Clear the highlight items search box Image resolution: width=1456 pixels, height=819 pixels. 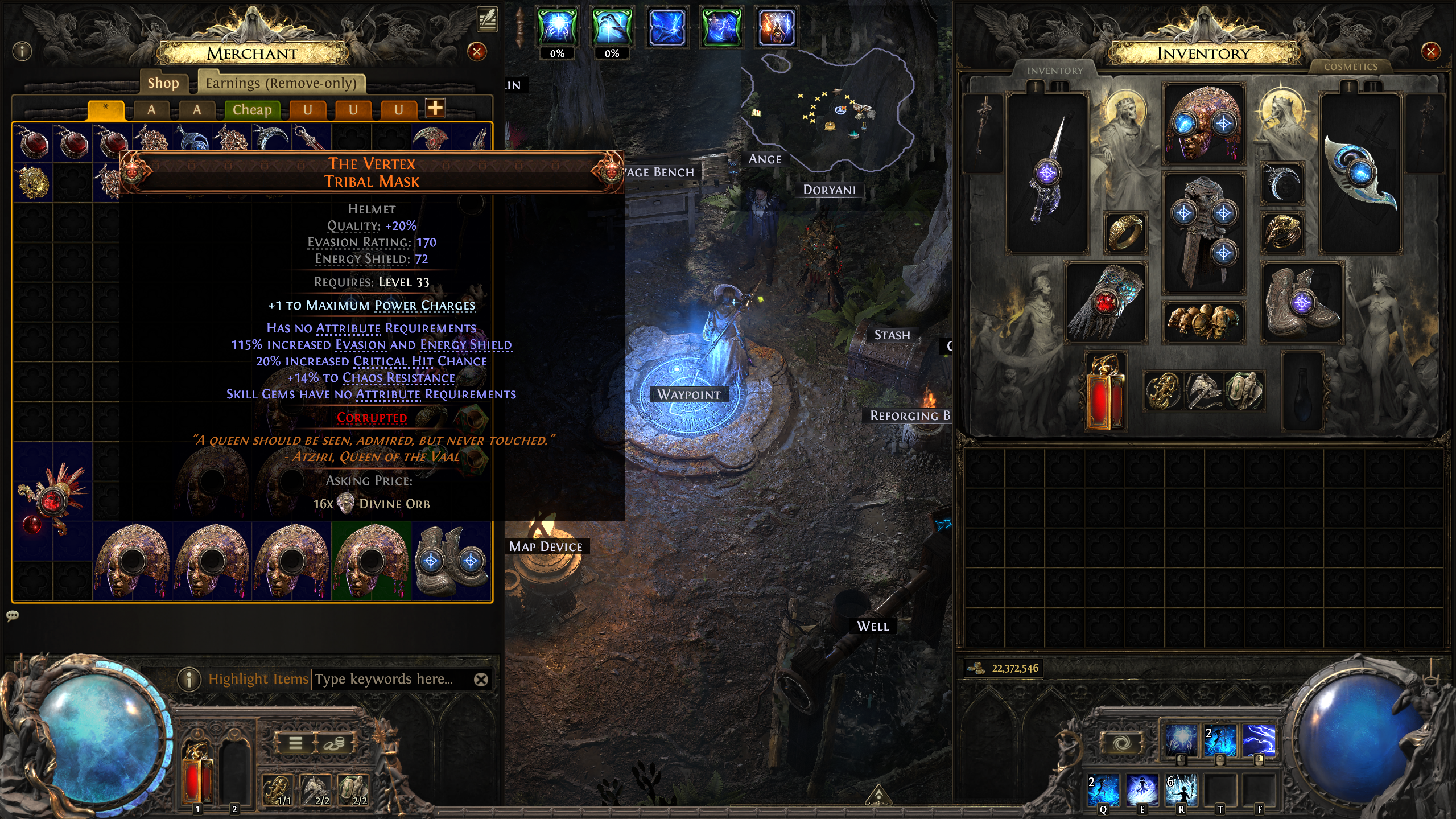click(481, 679)
